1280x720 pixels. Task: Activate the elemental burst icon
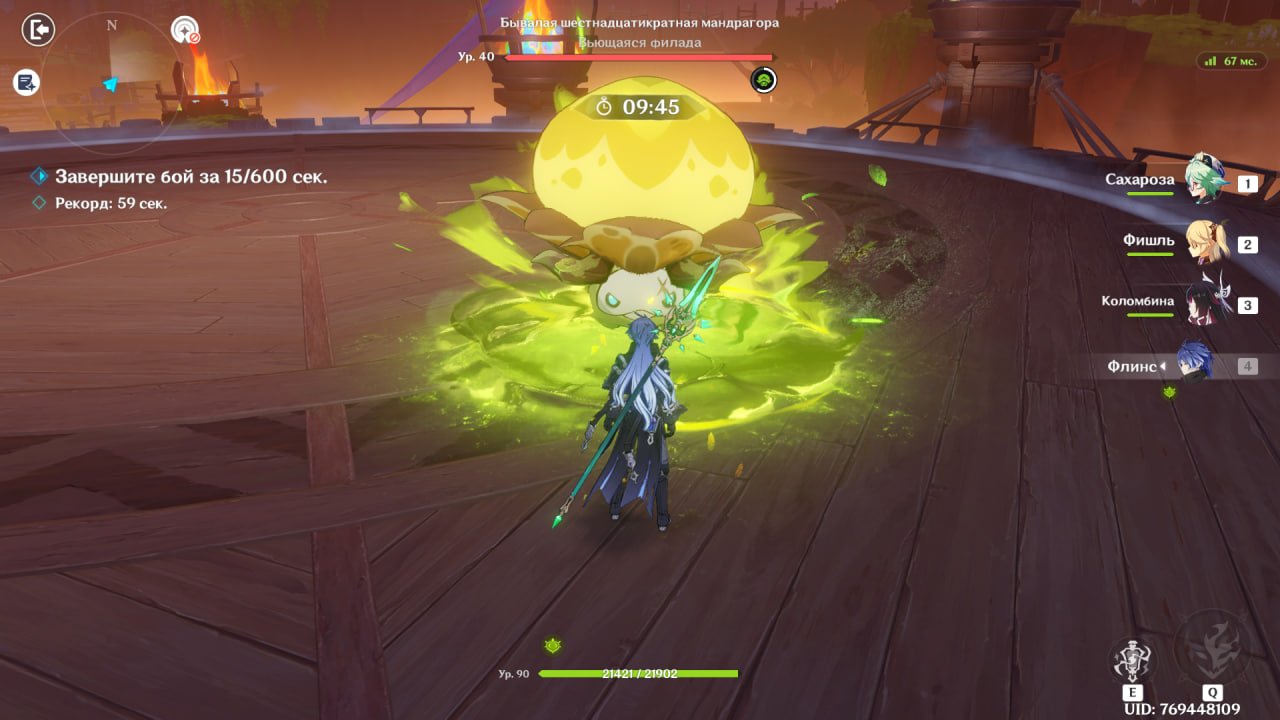coord(1211,648)
